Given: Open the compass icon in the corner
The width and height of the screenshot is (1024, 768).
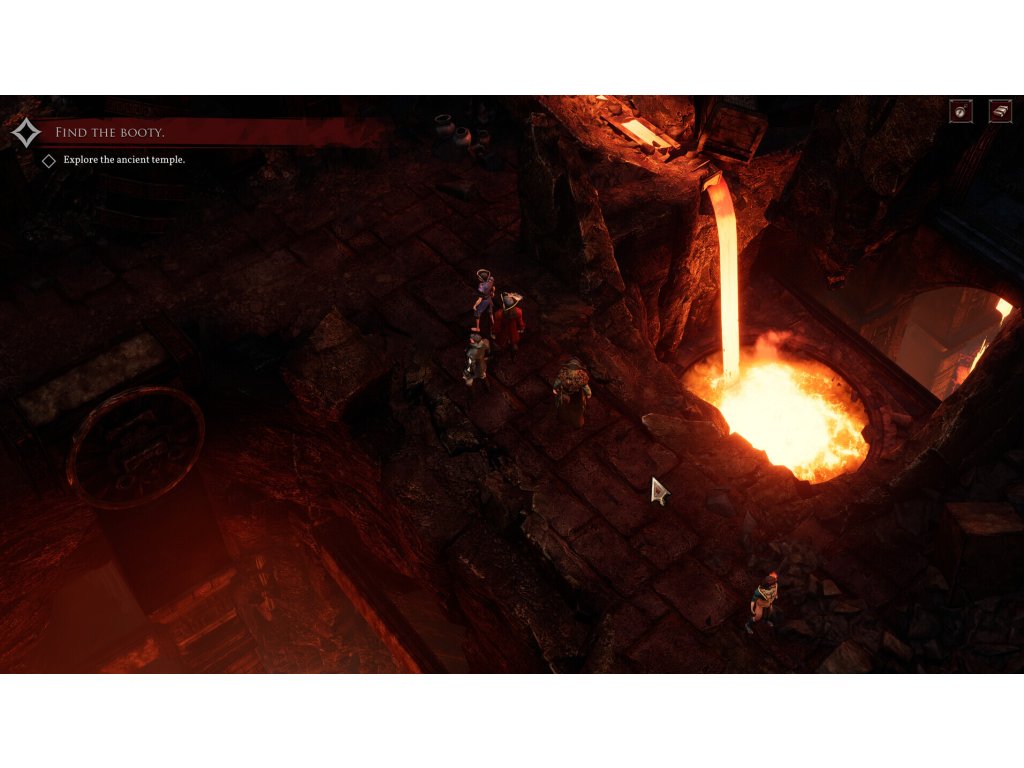Looking at the screenshot, I should (x=961, y=111).
